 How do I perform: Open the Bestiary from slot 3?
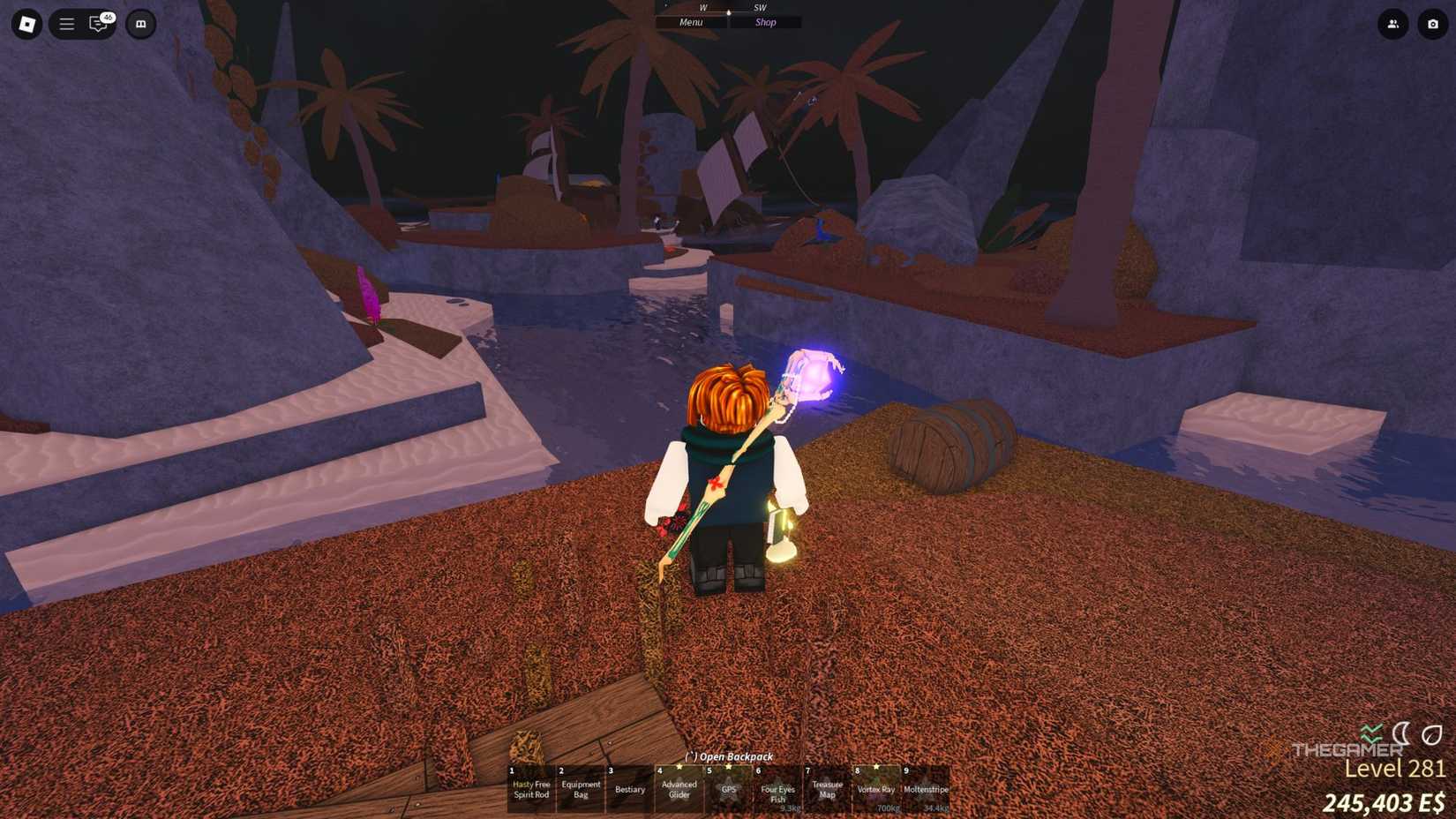point(630,788)
